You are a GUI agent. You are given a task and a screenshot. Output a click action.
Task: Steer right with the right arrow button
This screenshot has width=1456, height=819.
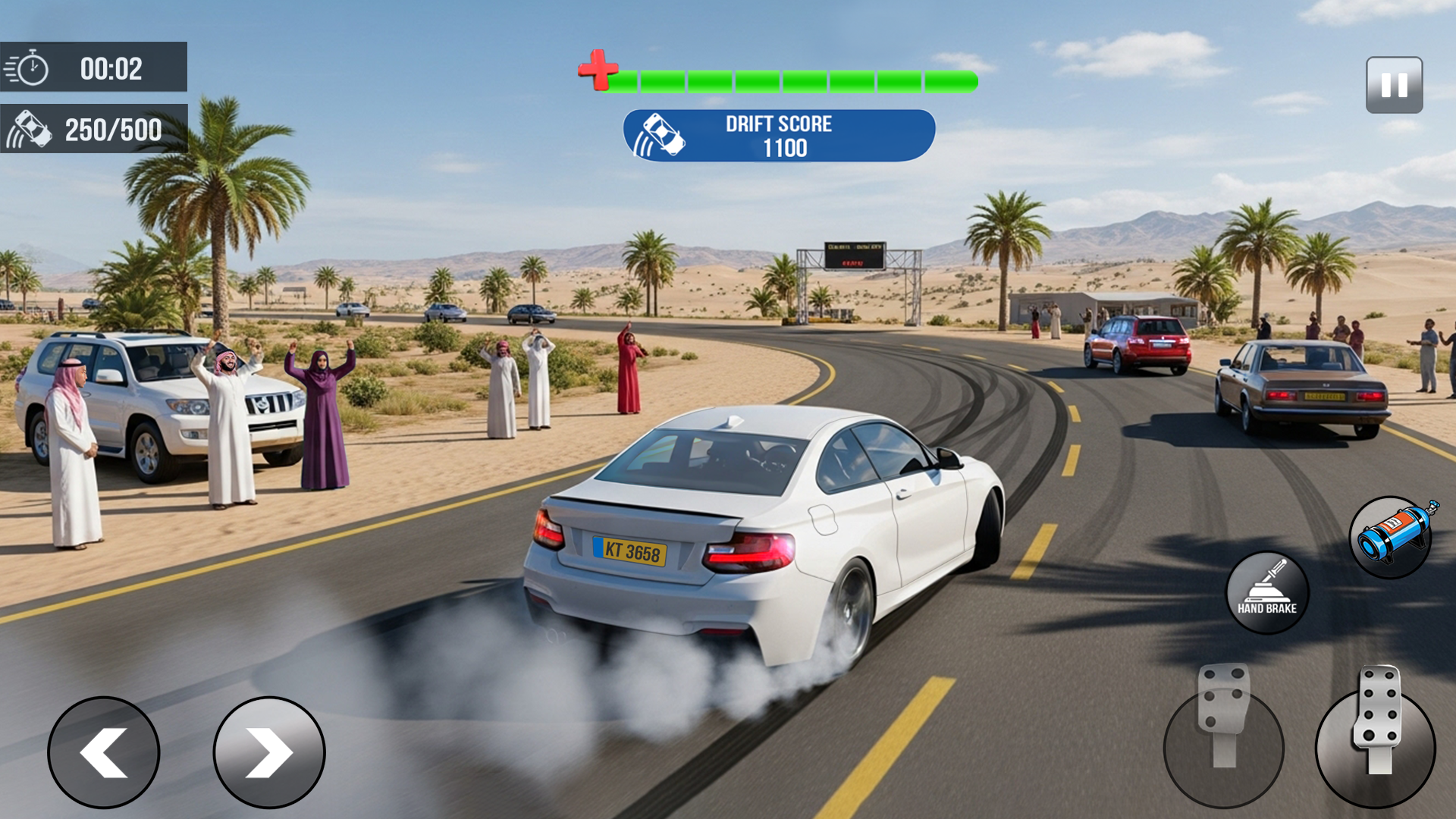pos(269,752)
